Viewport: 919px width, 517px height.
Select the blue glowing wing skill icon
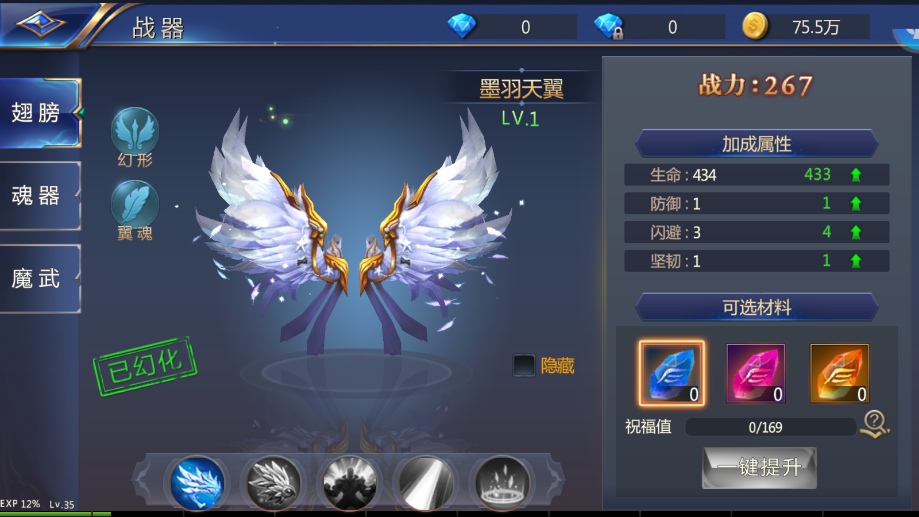point(198,482)
